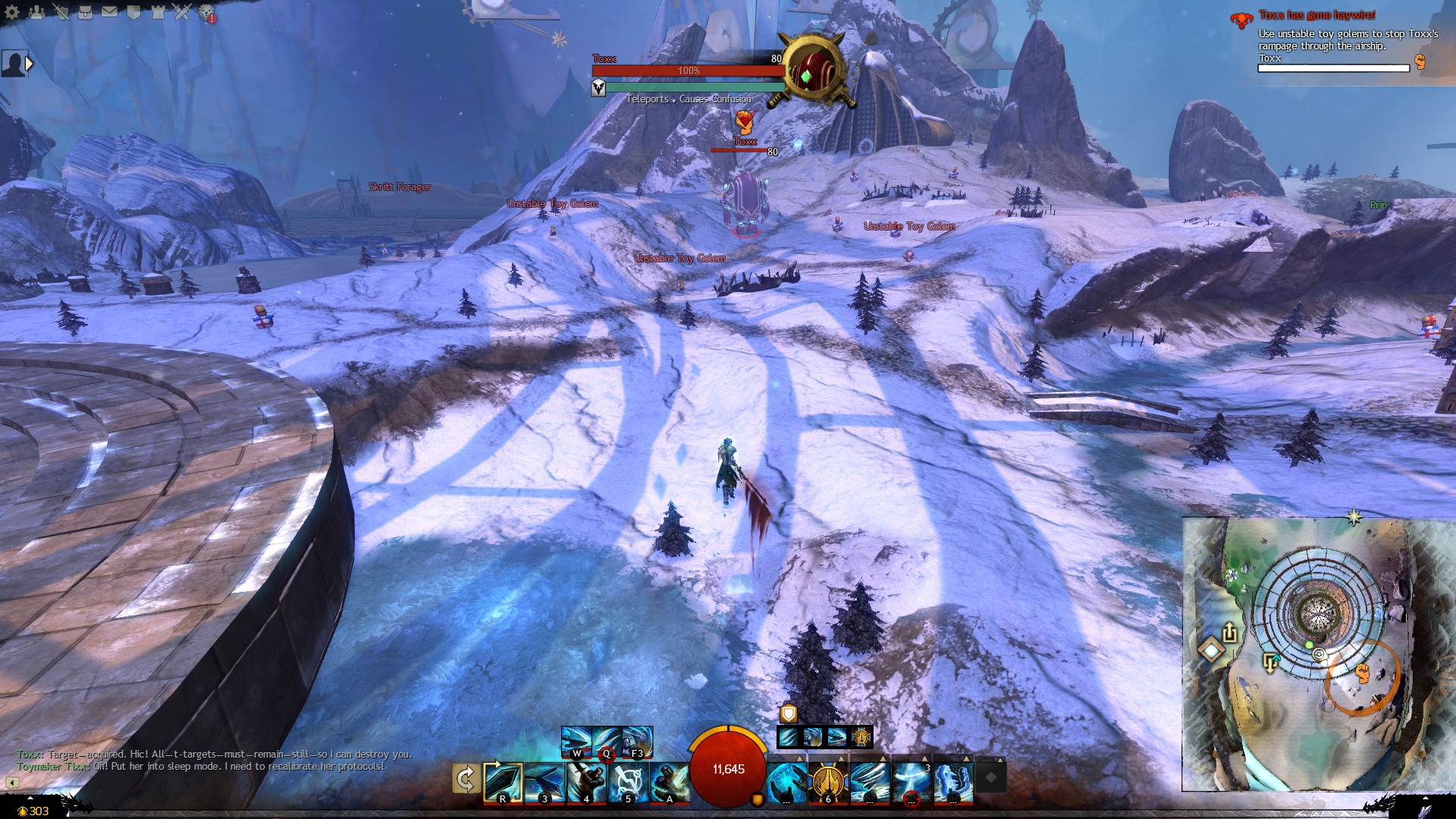Viewport: 1456px width, 819px height.
Task: Activate the weapon skill bound to R
Action: point(503,782)
